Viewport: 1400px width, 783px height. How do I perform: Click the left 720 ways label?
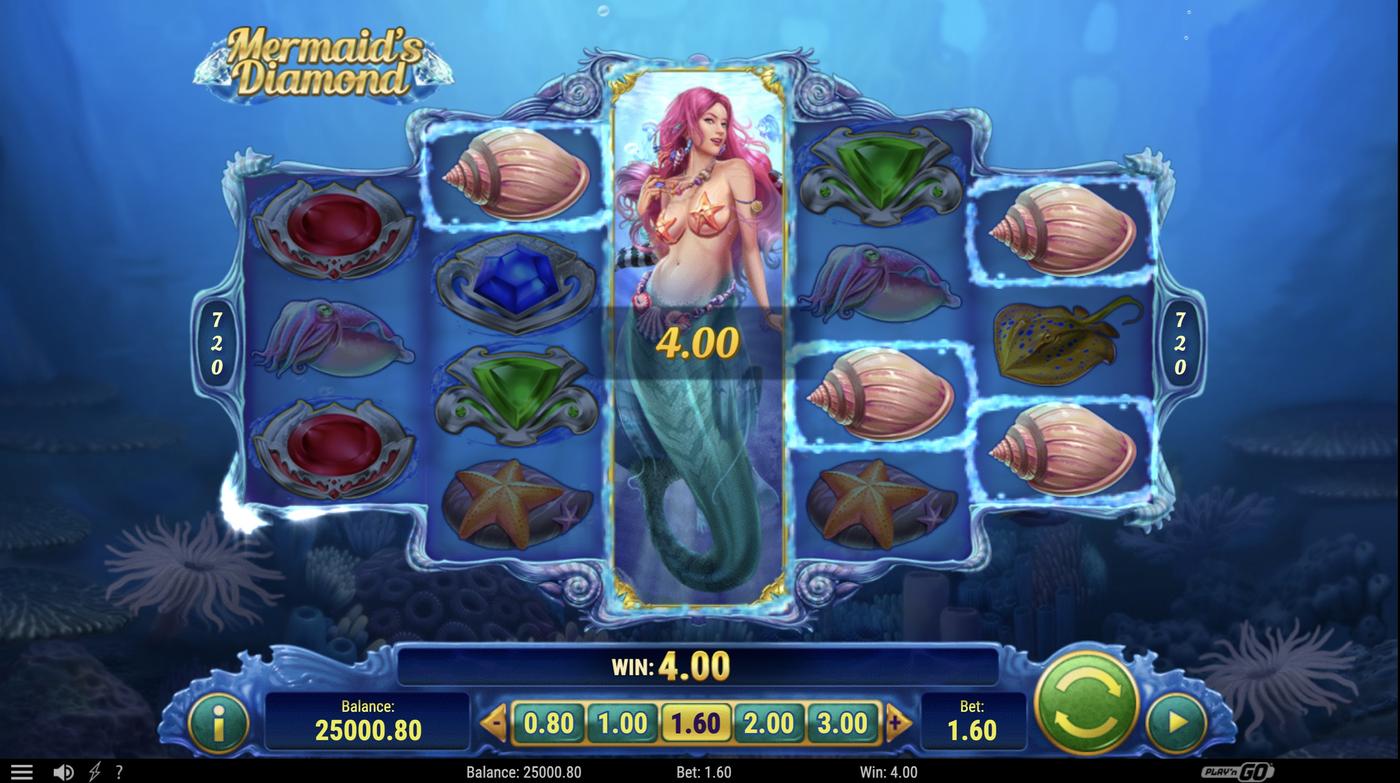(215, 340)
